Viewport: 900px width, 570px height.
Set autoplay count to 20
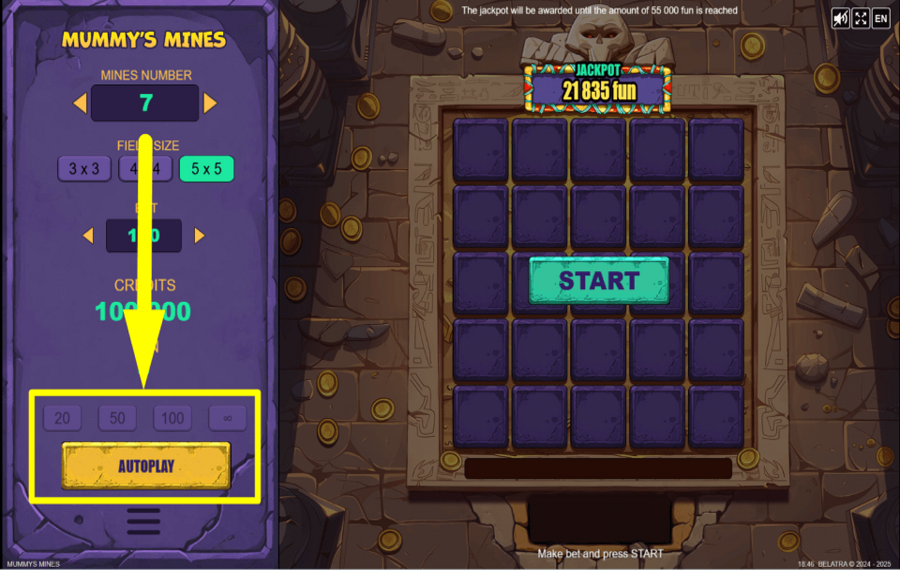click(62, 418)
